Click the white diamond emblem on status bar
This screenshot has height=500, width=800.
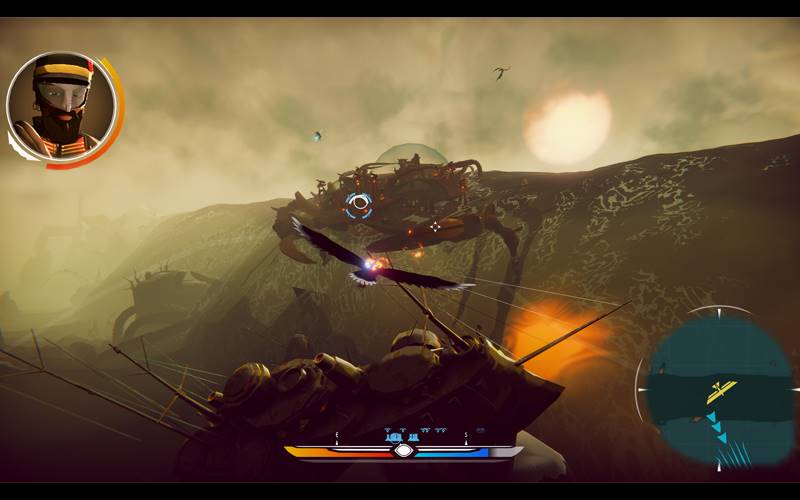point(403,451)
